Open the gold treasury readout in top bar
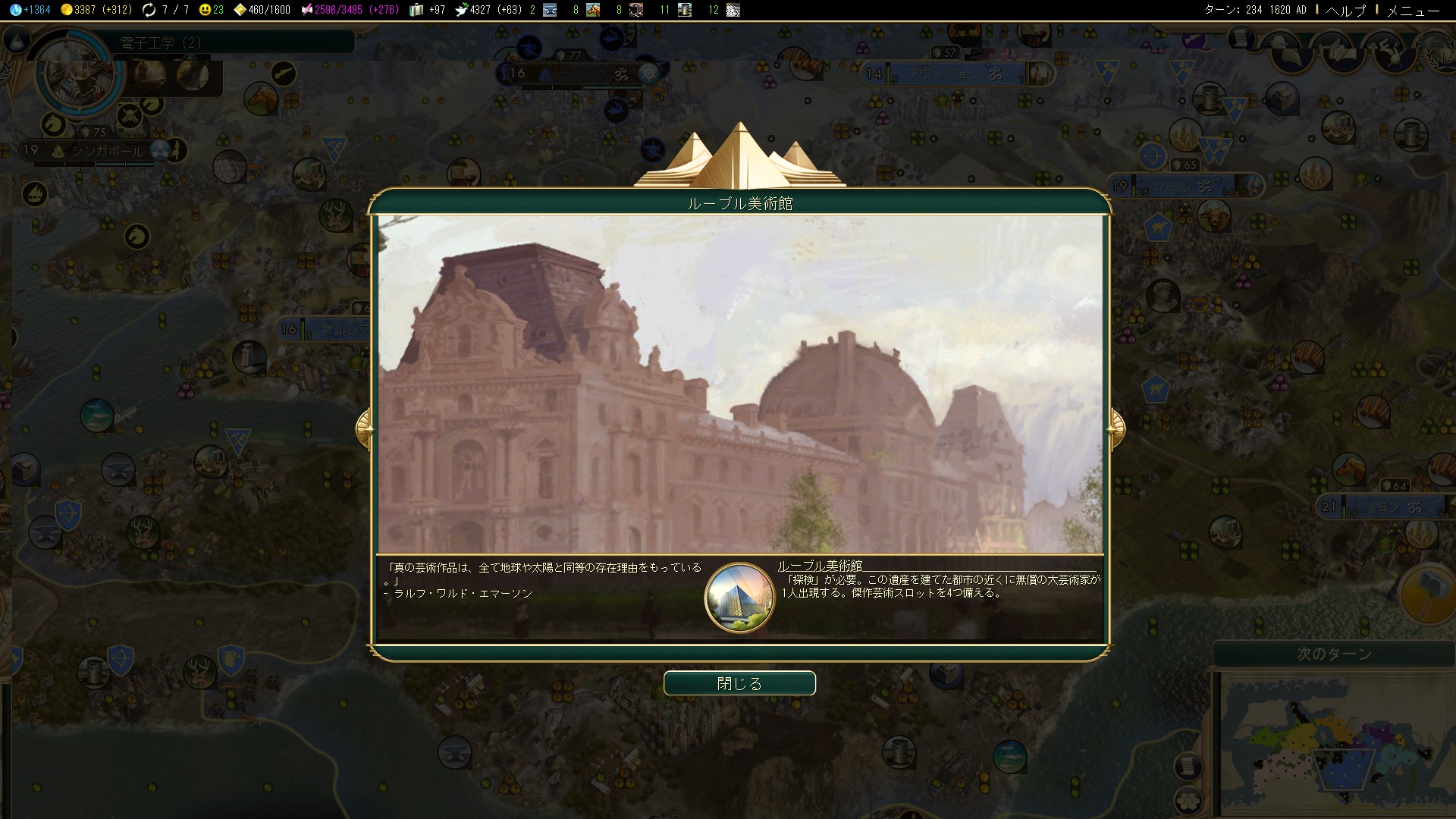This screenshot has height=819, width=1456. [96, 10]
